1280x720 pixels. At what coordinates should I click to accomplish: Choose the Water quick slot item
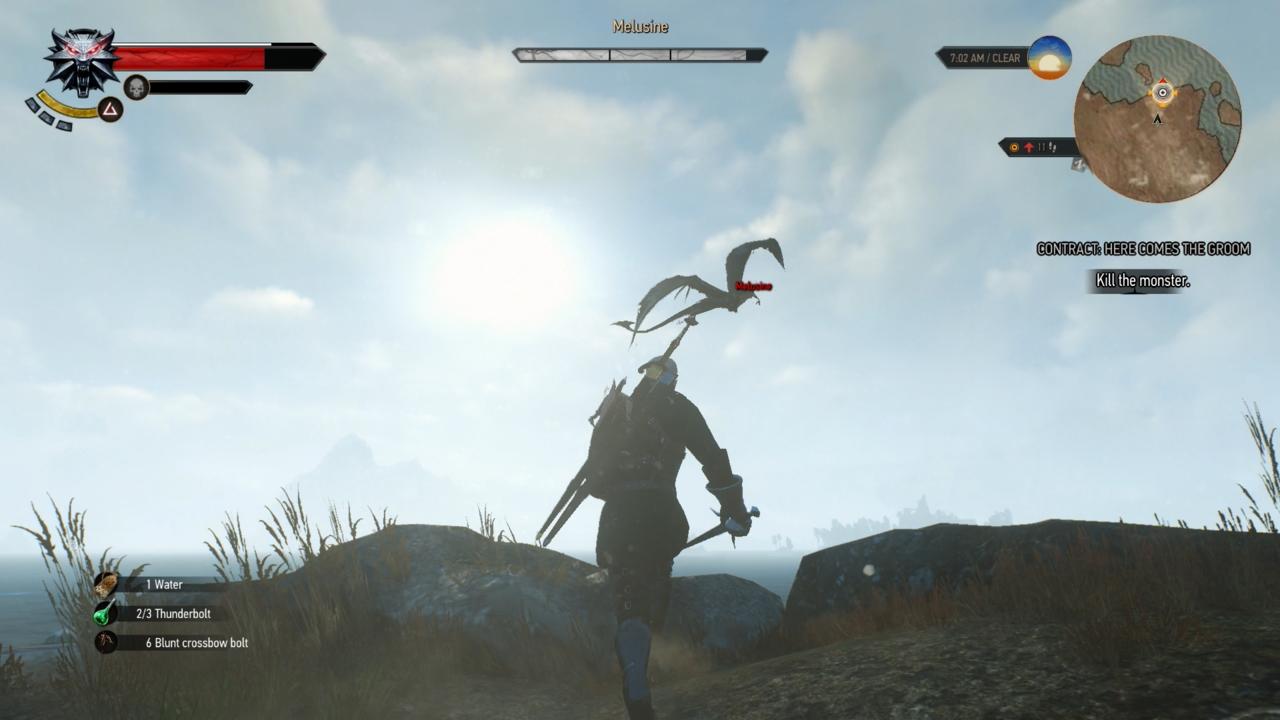tap(106, 585)
